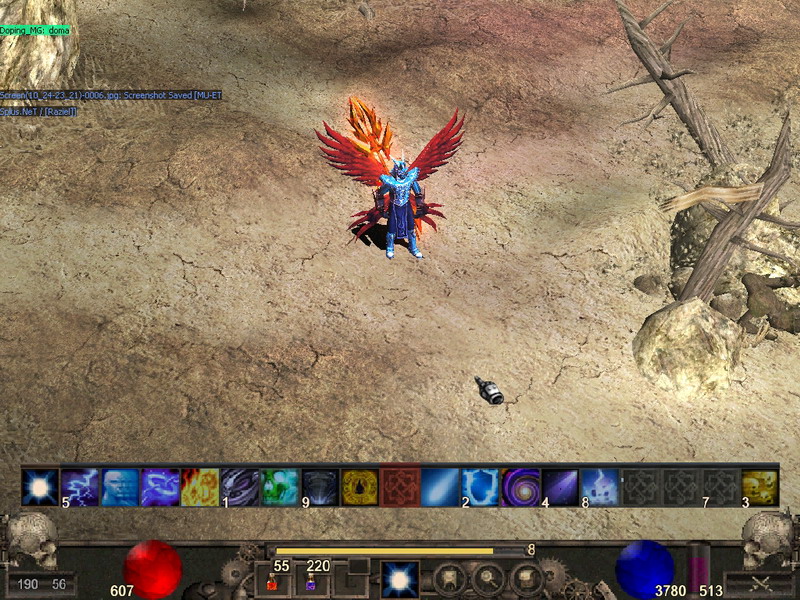Open the current skill selector beside potions

coord(400,579)
